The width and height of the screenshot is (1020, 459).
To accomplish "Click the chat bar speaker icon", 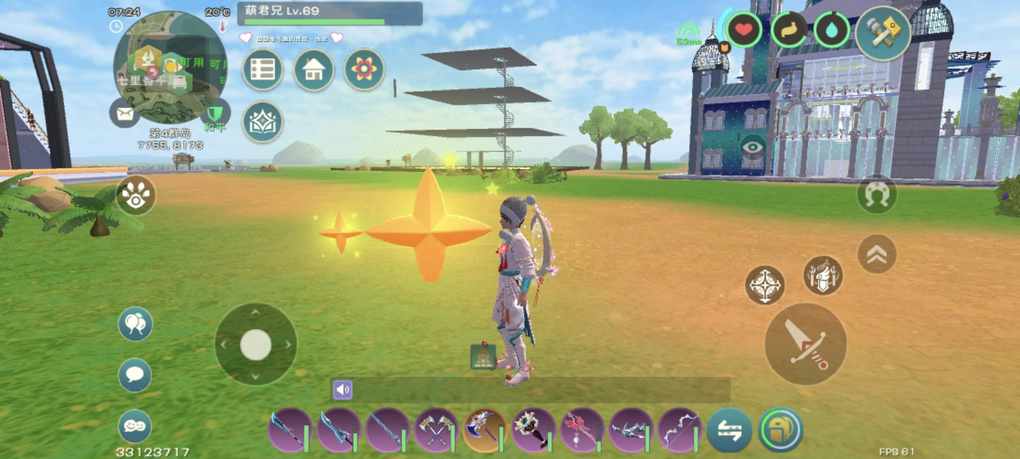I will click(343, 390).
